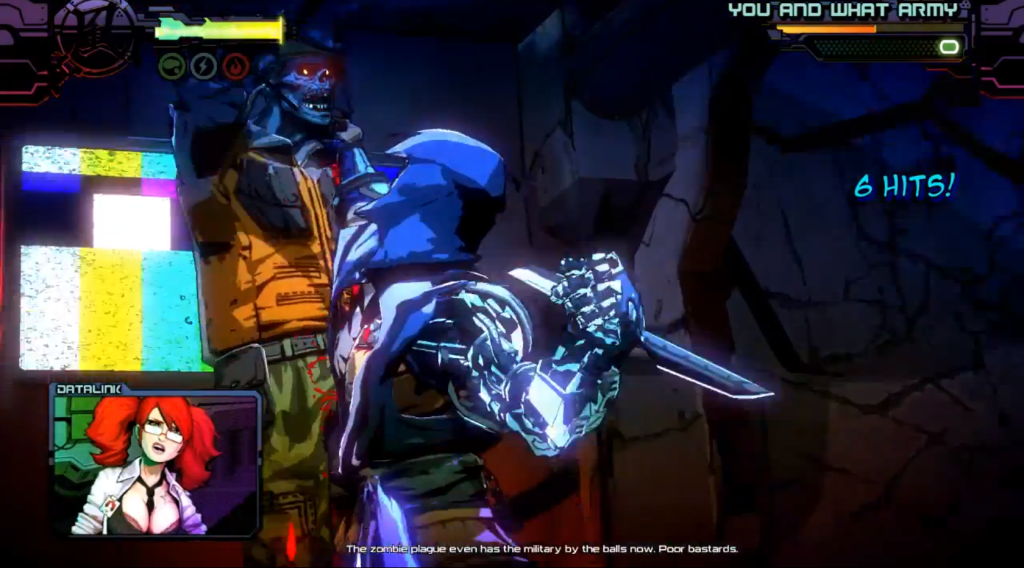The height and width of the screenshot is (568, 1024).
Task: Trigger the red flame ninpo icon
Action: [236, 66]
